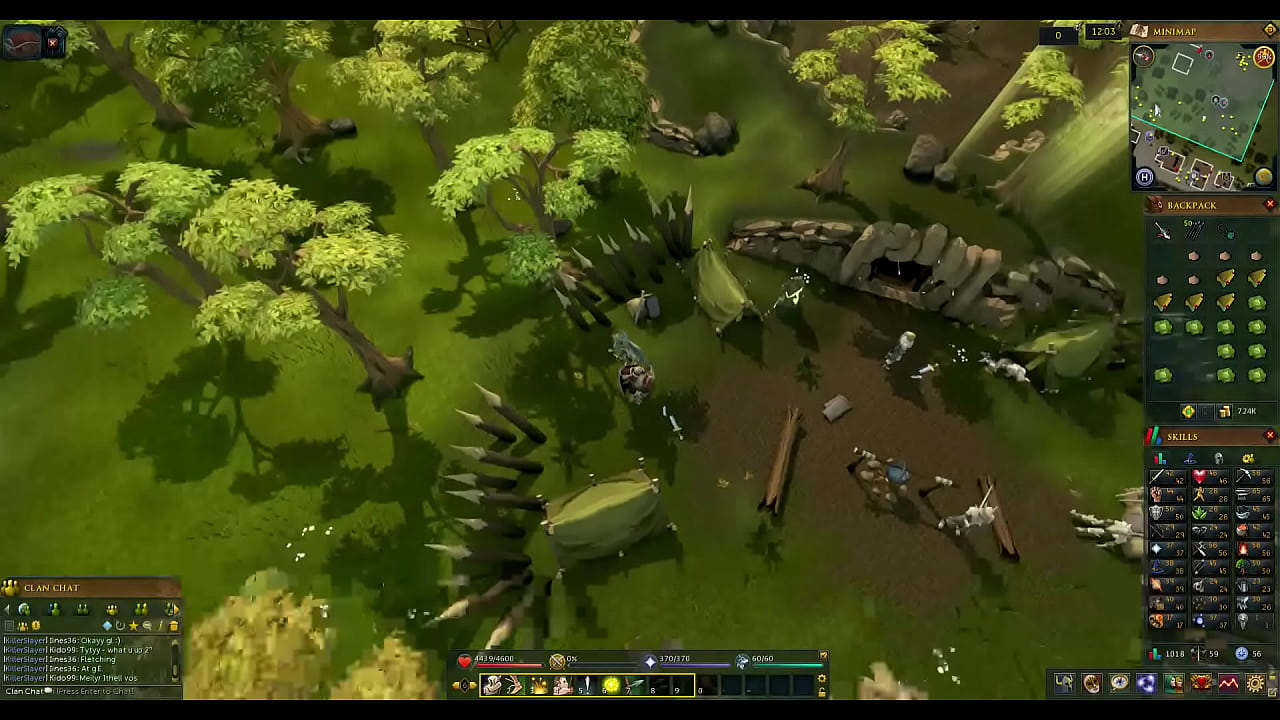
Task: Switch to the wizard hat tab in Skills
Action: (x=1190, y=459)
